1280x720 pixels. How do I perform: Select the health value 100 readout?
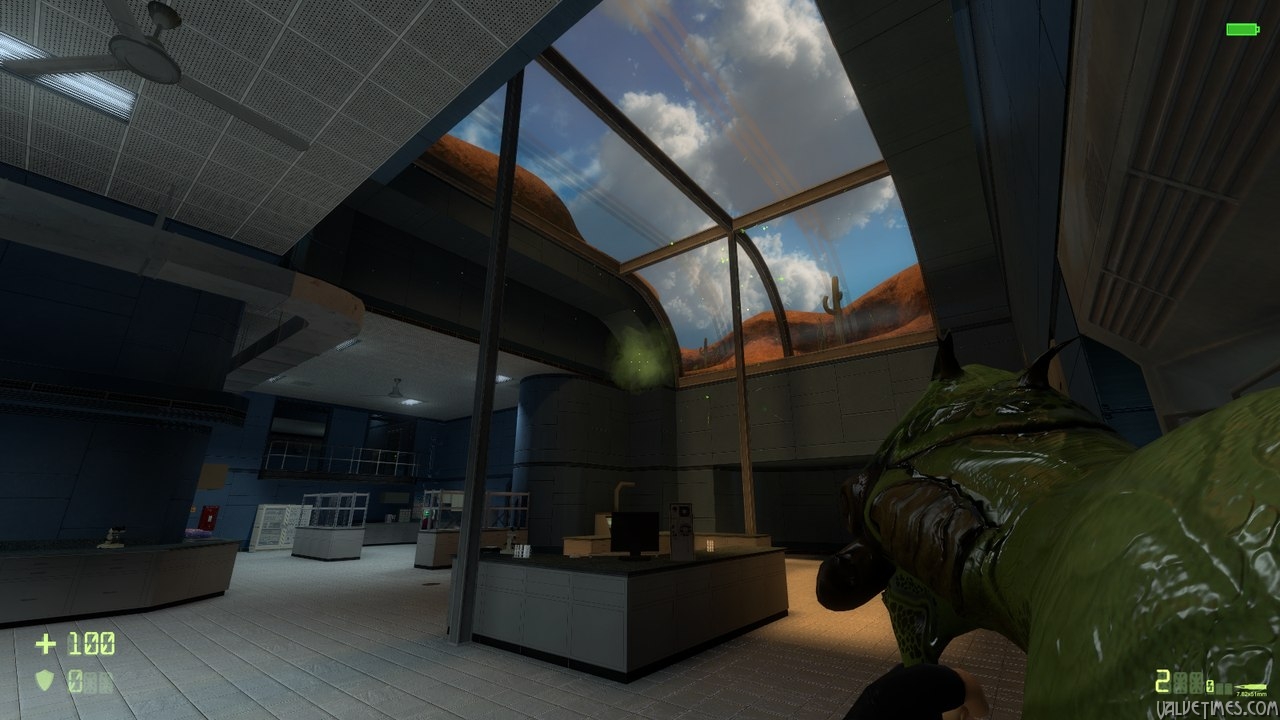click(91, 643)
